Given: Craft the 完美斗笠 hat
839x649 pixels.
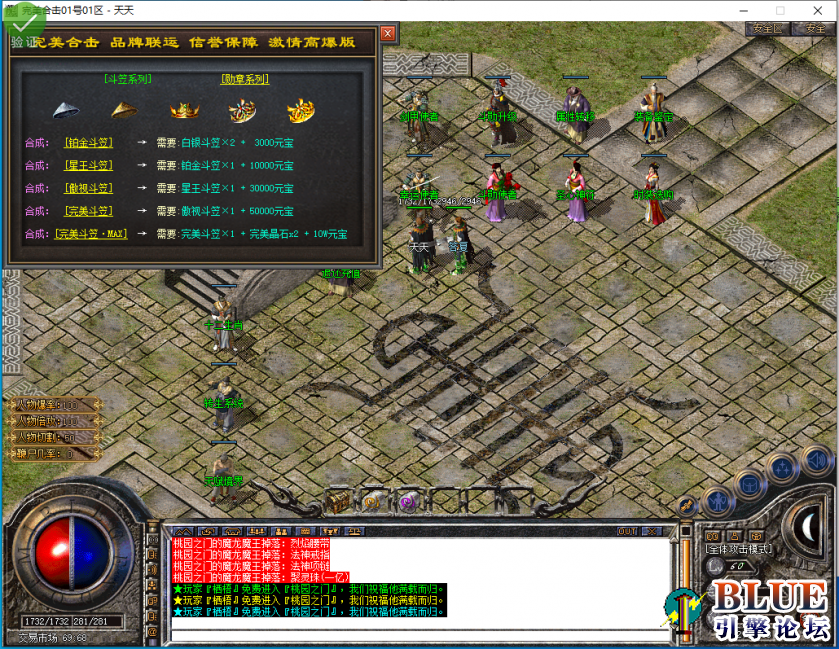Looking at the screenshot, I should (x=88, y=211).
